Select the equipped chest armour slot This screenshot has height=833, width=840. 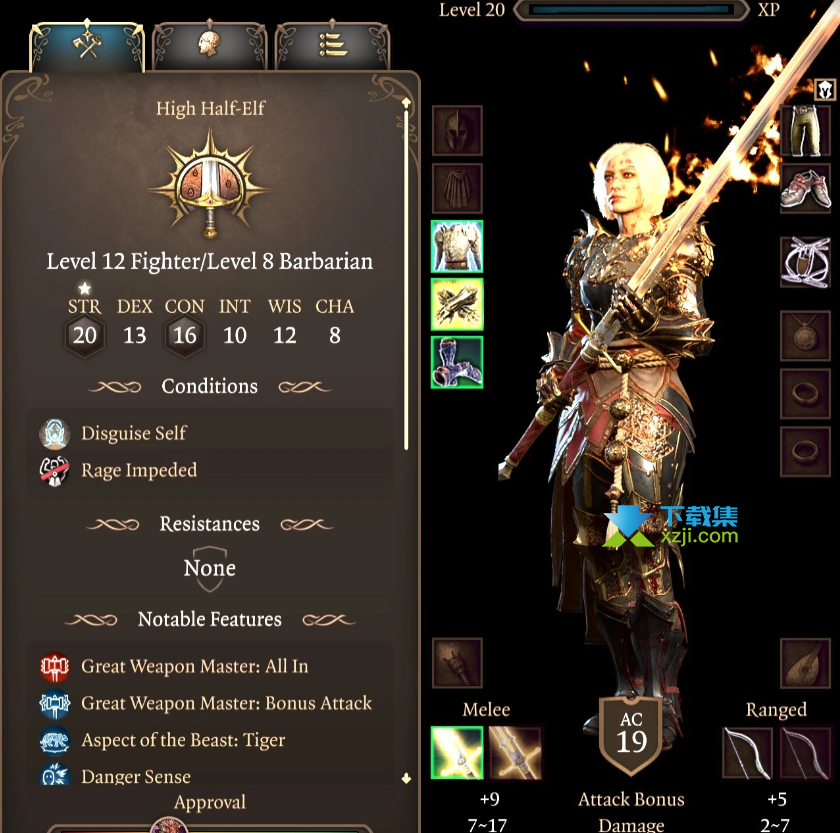tap(457, 246)
